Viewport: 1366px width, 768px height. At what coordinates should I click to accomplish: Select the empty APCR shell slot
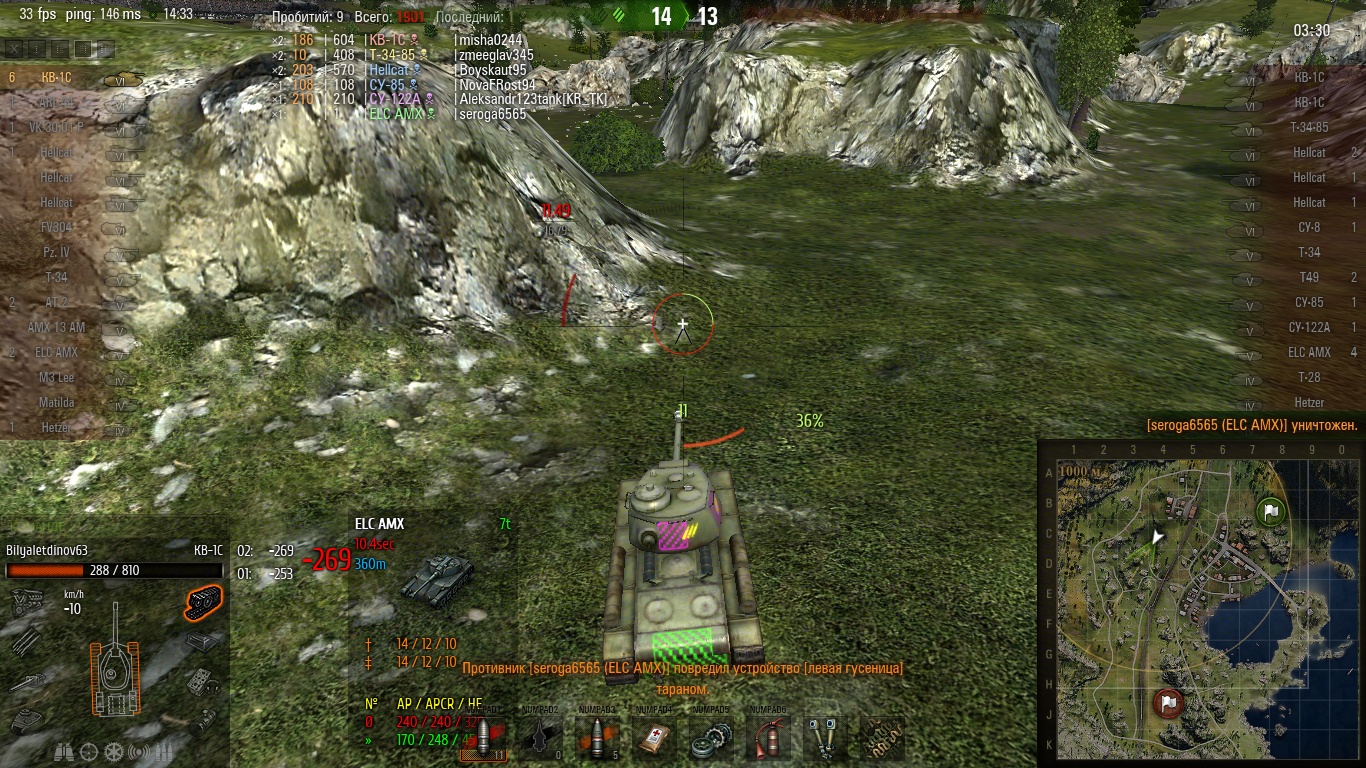coord(541,738)
